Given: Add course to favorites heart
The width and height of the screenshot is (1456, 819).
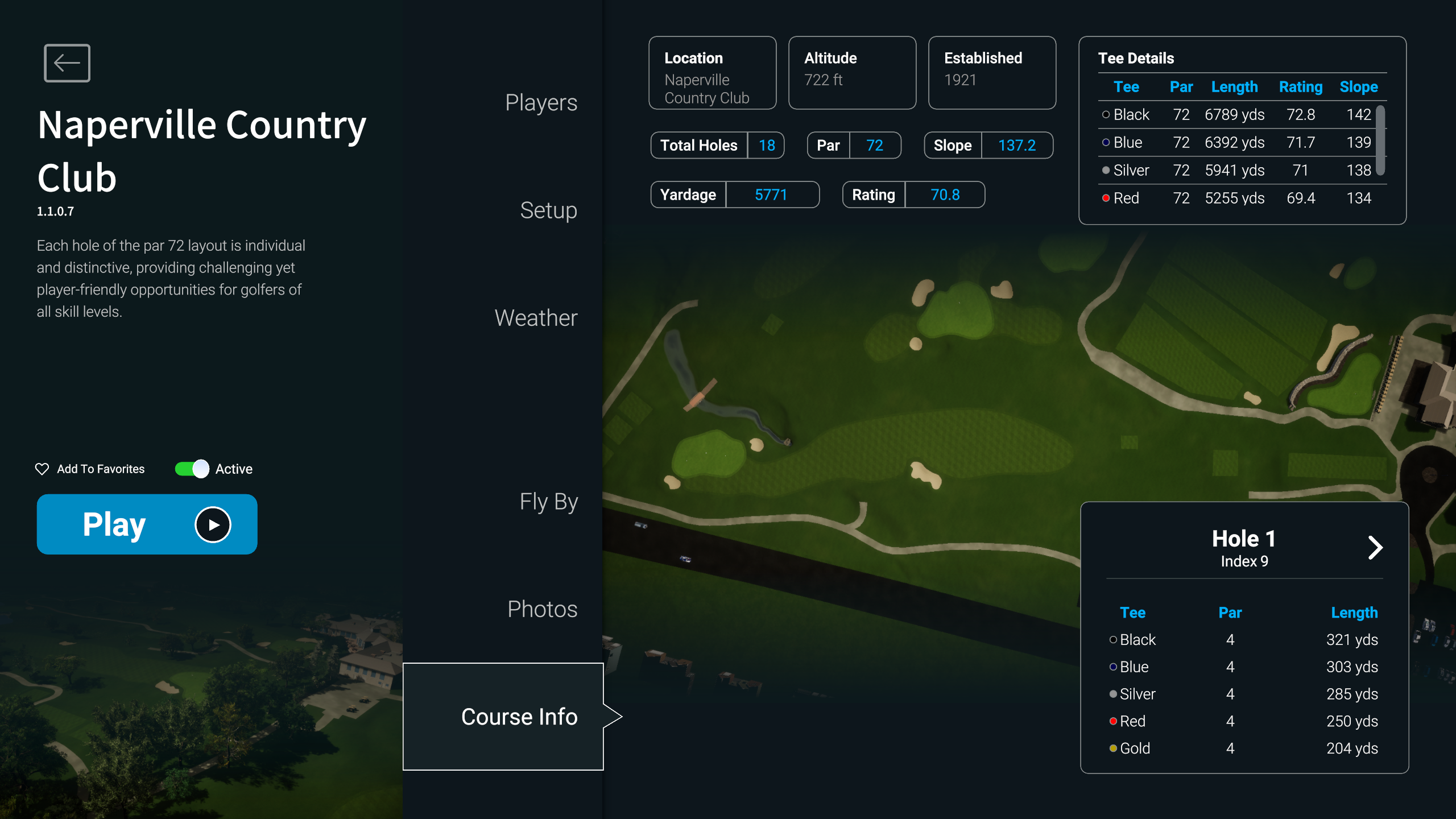Looking at the screenshot, I should 42,469.
